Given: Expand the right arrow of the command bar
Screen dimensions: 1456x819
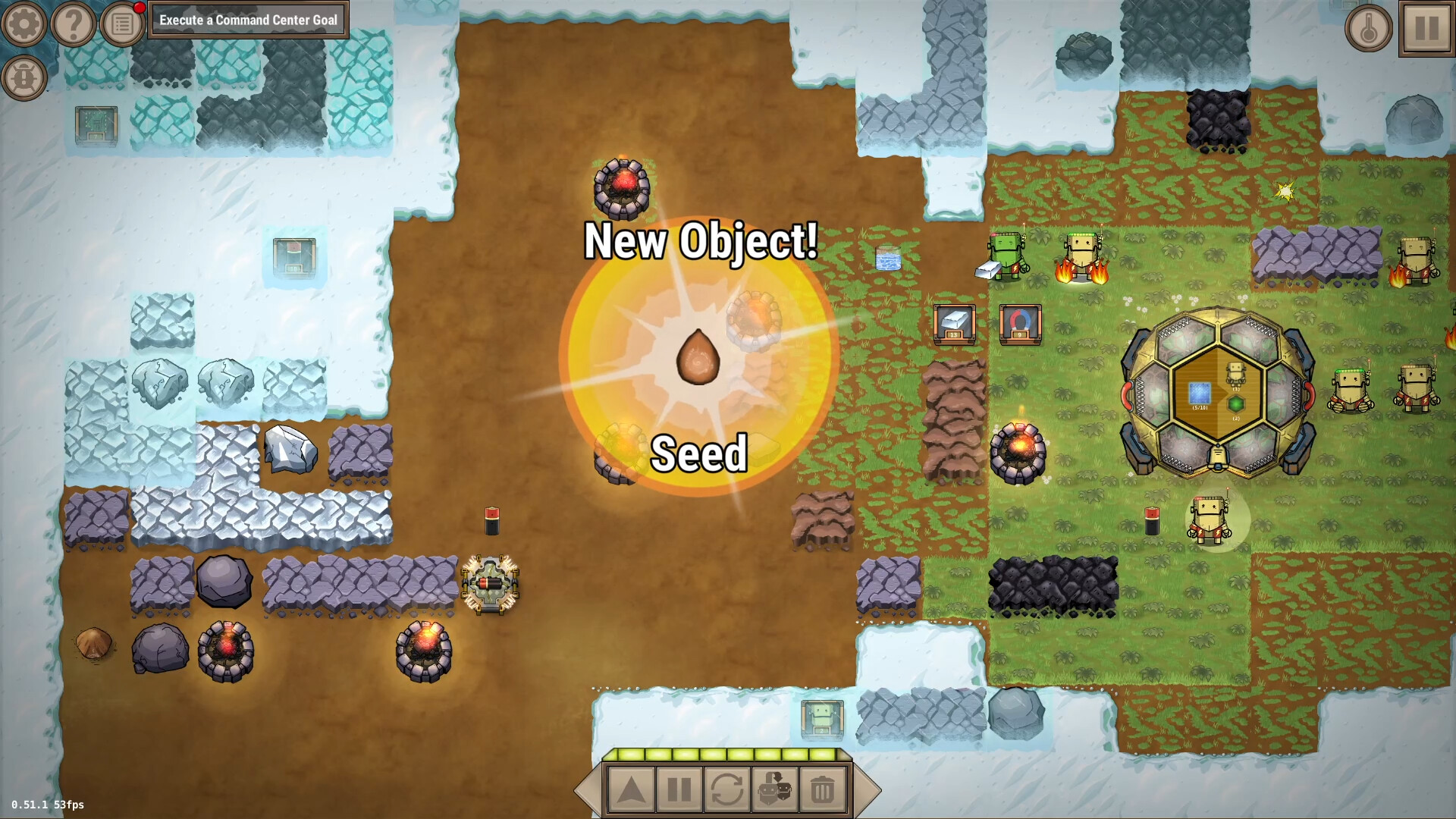Looking at the screenshot, I should click(x=866, y=789).
